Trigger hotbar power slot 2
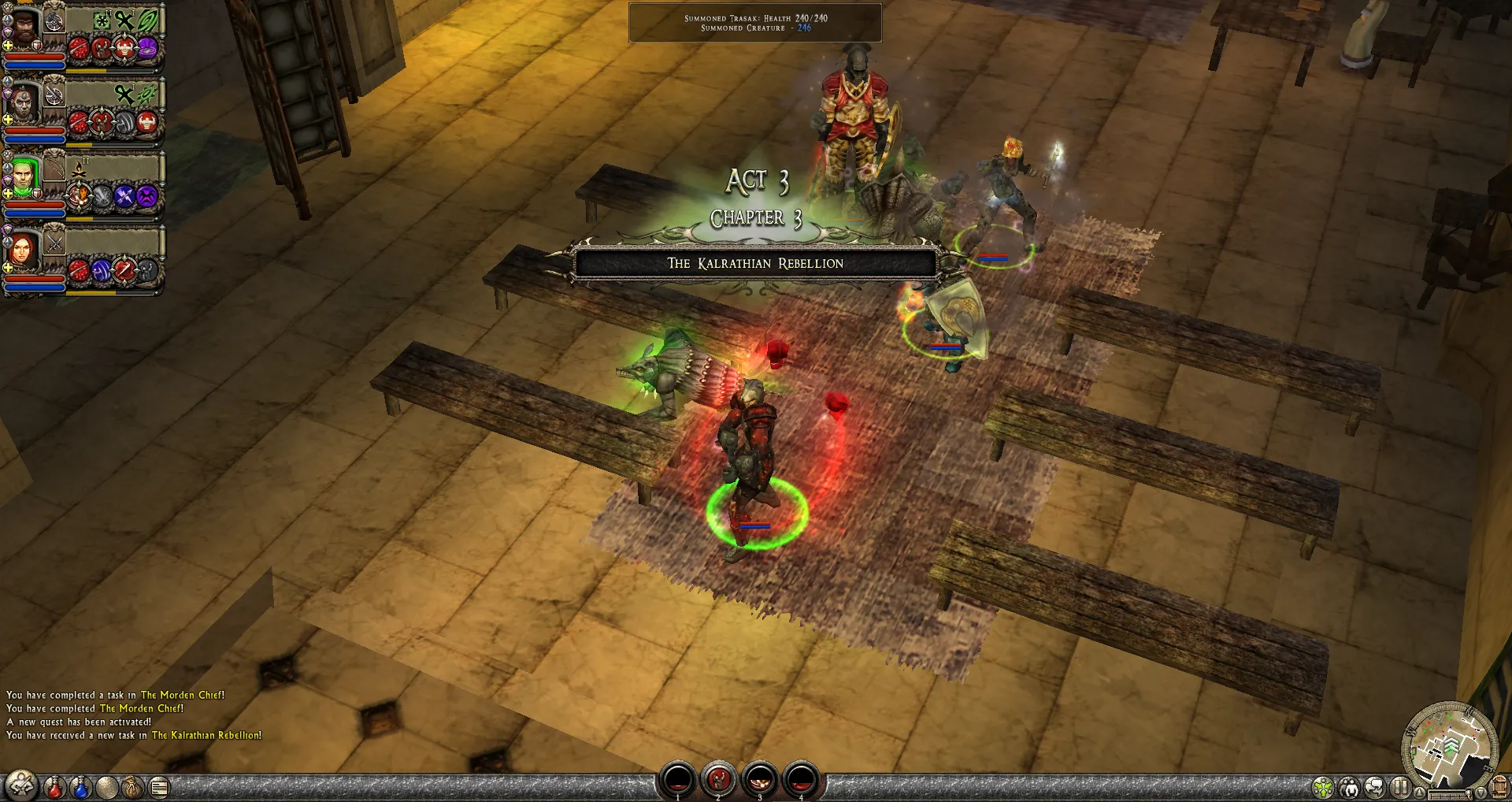Screen dimensions: 1512x802 pos(718,780)
